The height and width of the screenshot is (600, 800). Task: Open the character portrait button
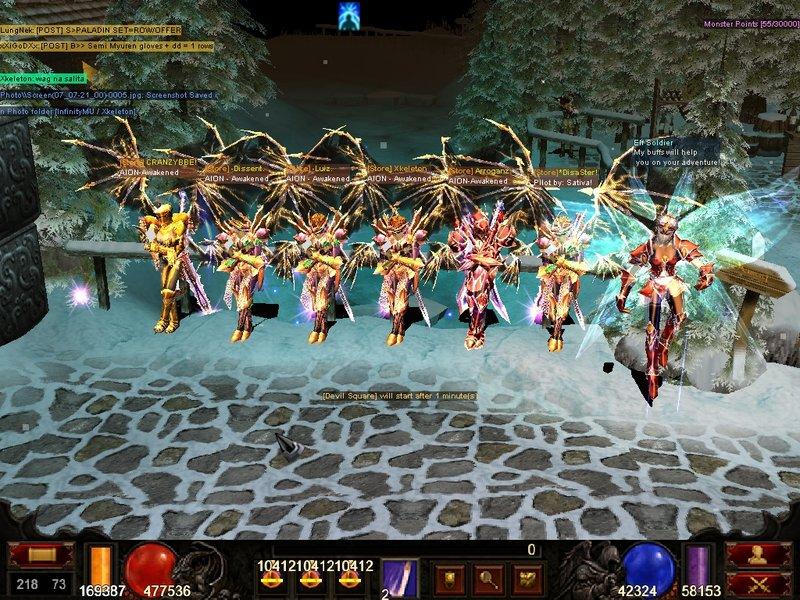click(x=757, y=555)
